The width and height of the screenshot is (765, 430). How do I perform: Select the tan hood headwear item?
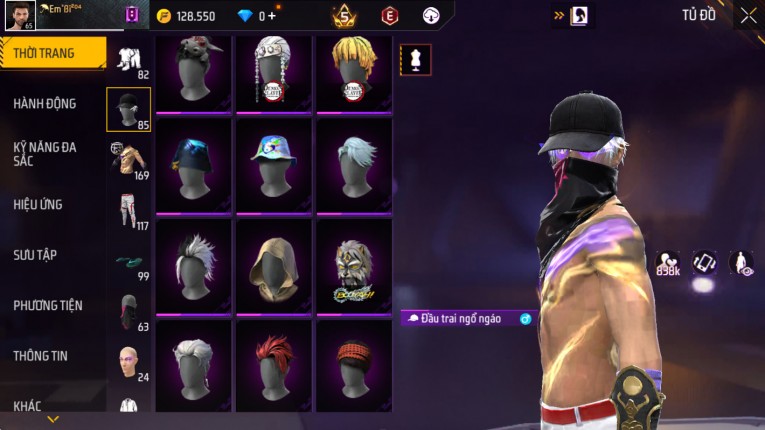coord(274,265)
